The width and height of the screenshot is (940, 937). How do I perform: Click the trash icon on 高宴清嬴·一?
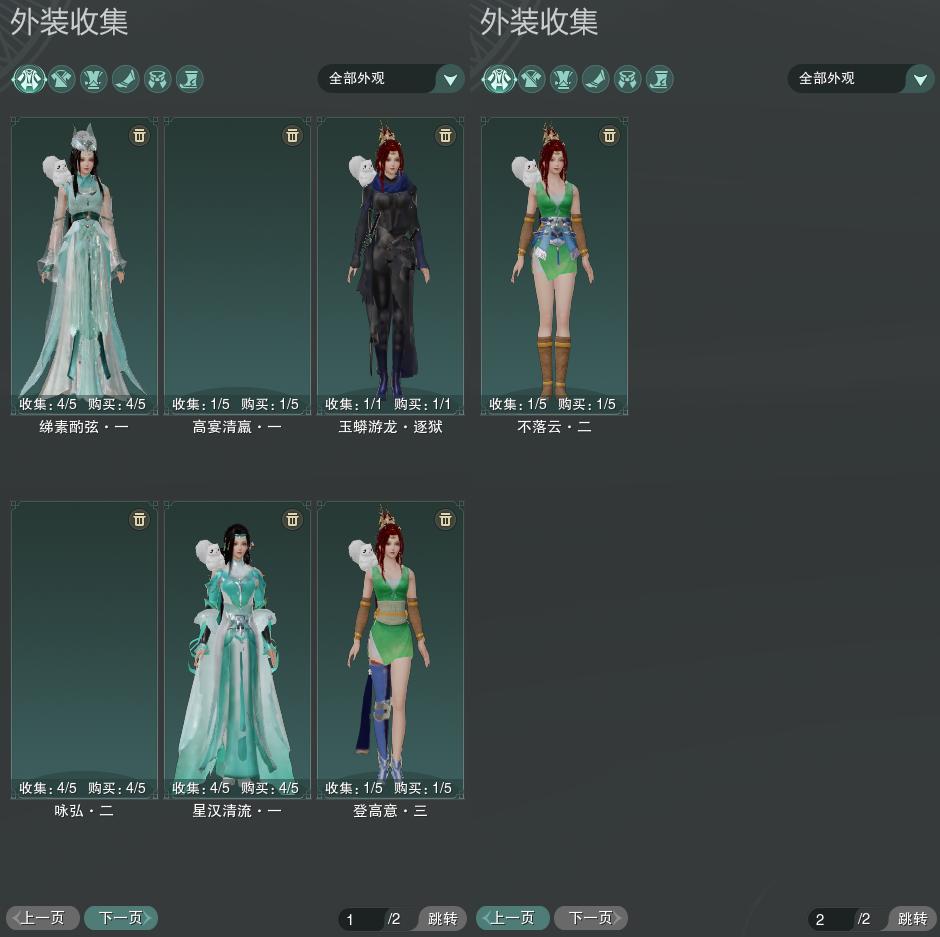coord(292,135)
